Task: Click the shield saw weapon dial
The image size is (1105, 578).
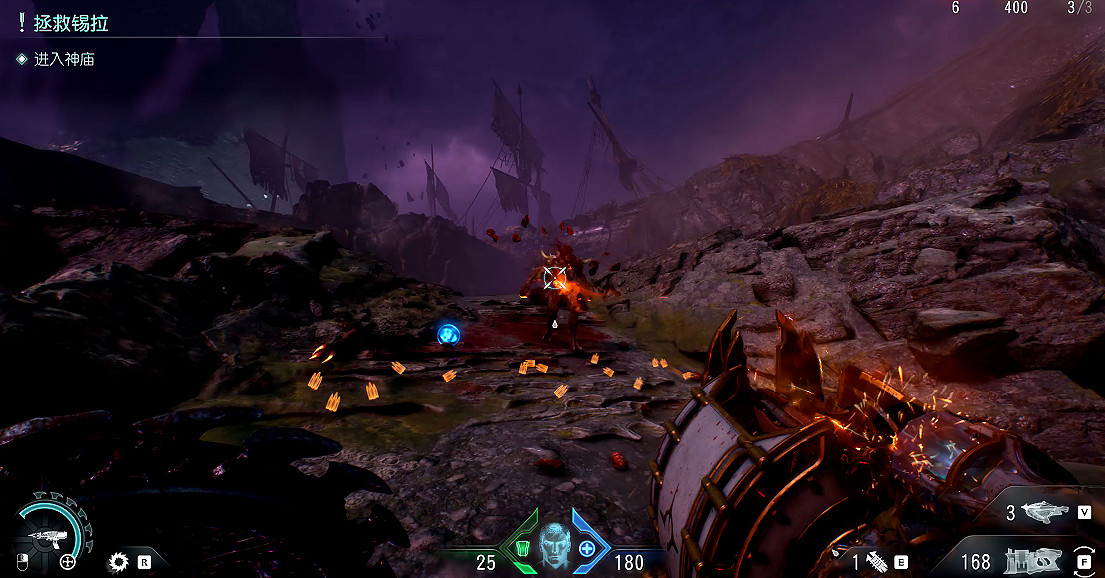Action: 47,534
